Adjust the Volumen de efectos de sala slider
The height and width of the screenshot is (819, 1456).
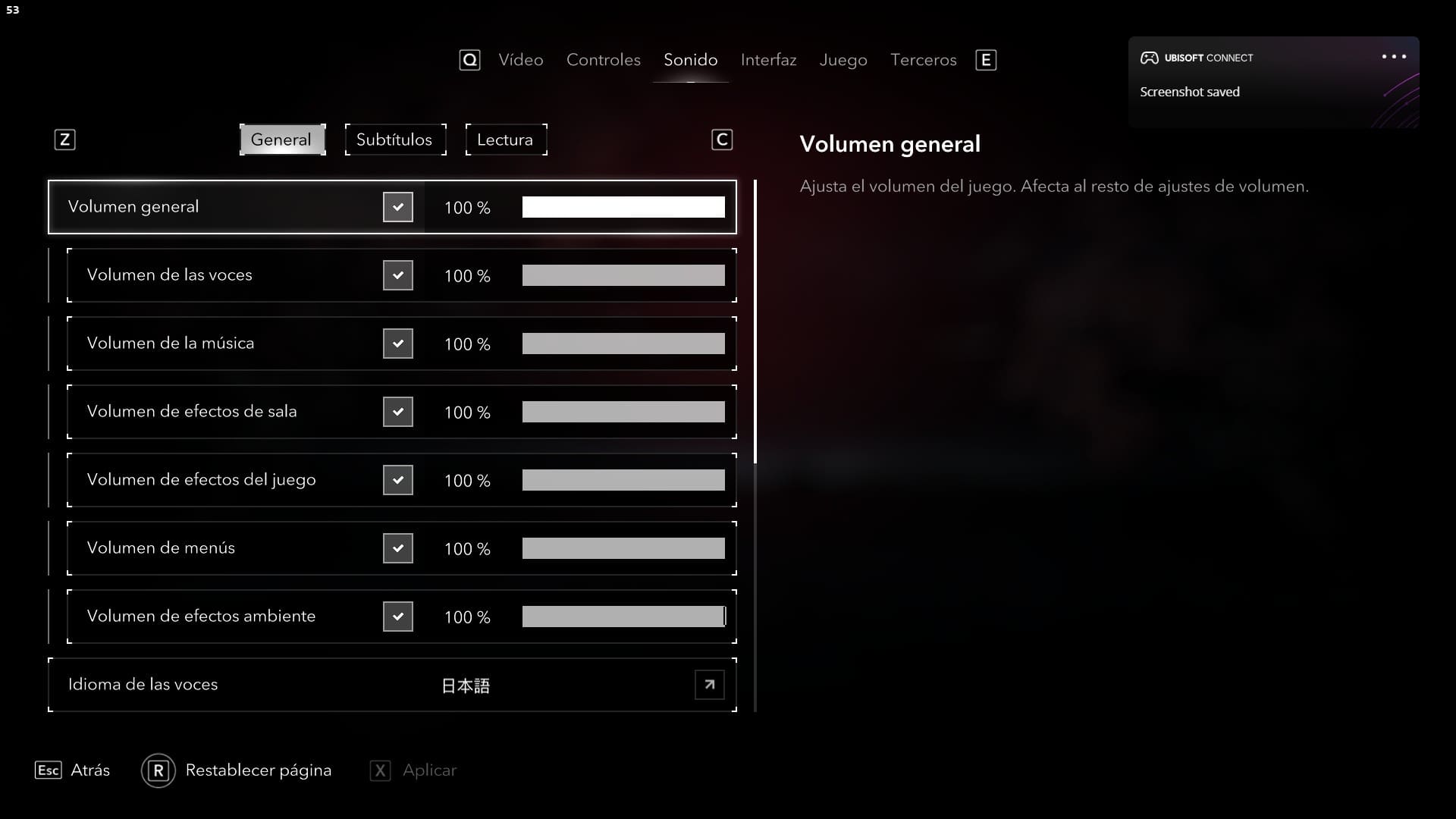click(x=623, y=412)
